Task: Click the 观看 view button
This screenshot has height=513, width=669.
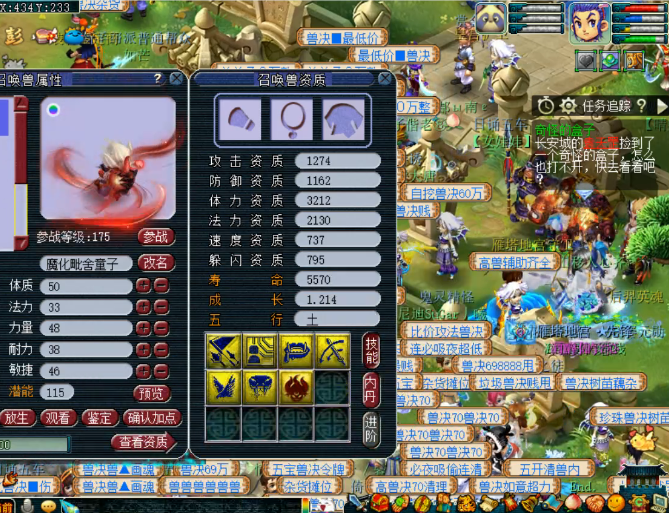Action: [59, 417]
